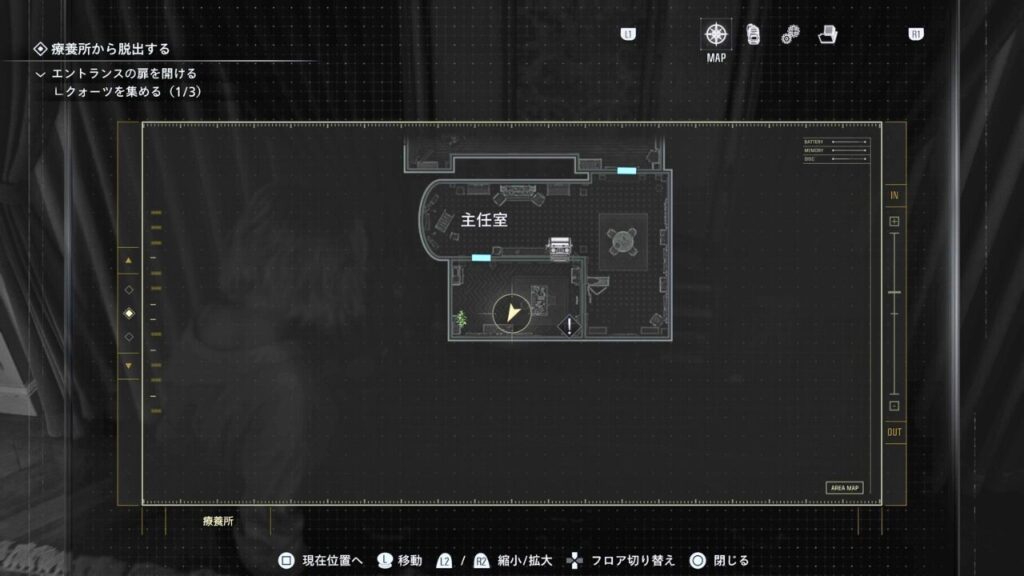Image resolution: width=1024 pixels, height=576 pixels.
Task: Open the AREA MAP view
Action: click(844, 488)
